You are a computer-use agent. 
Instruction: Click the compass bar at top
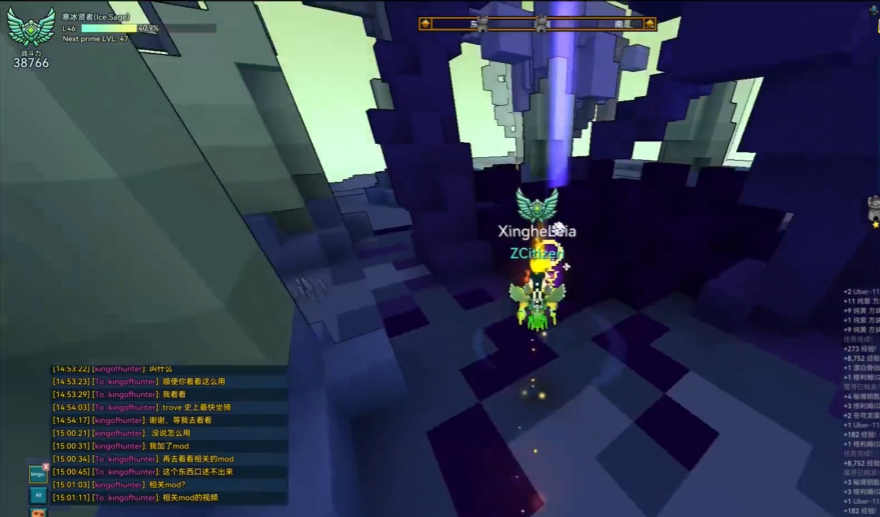[x=537, y=23]
